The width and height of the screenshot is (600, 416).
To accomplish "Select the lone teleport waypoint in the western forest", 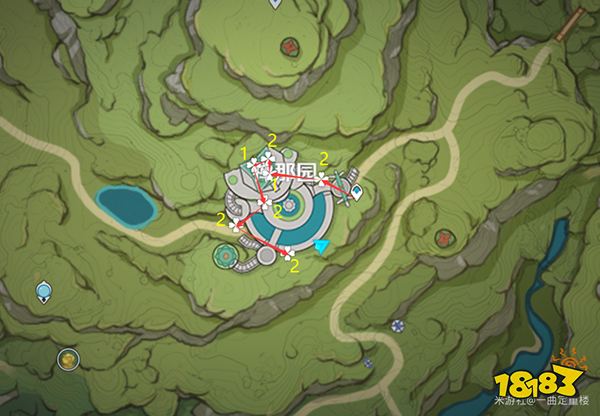I will point(43,292).
